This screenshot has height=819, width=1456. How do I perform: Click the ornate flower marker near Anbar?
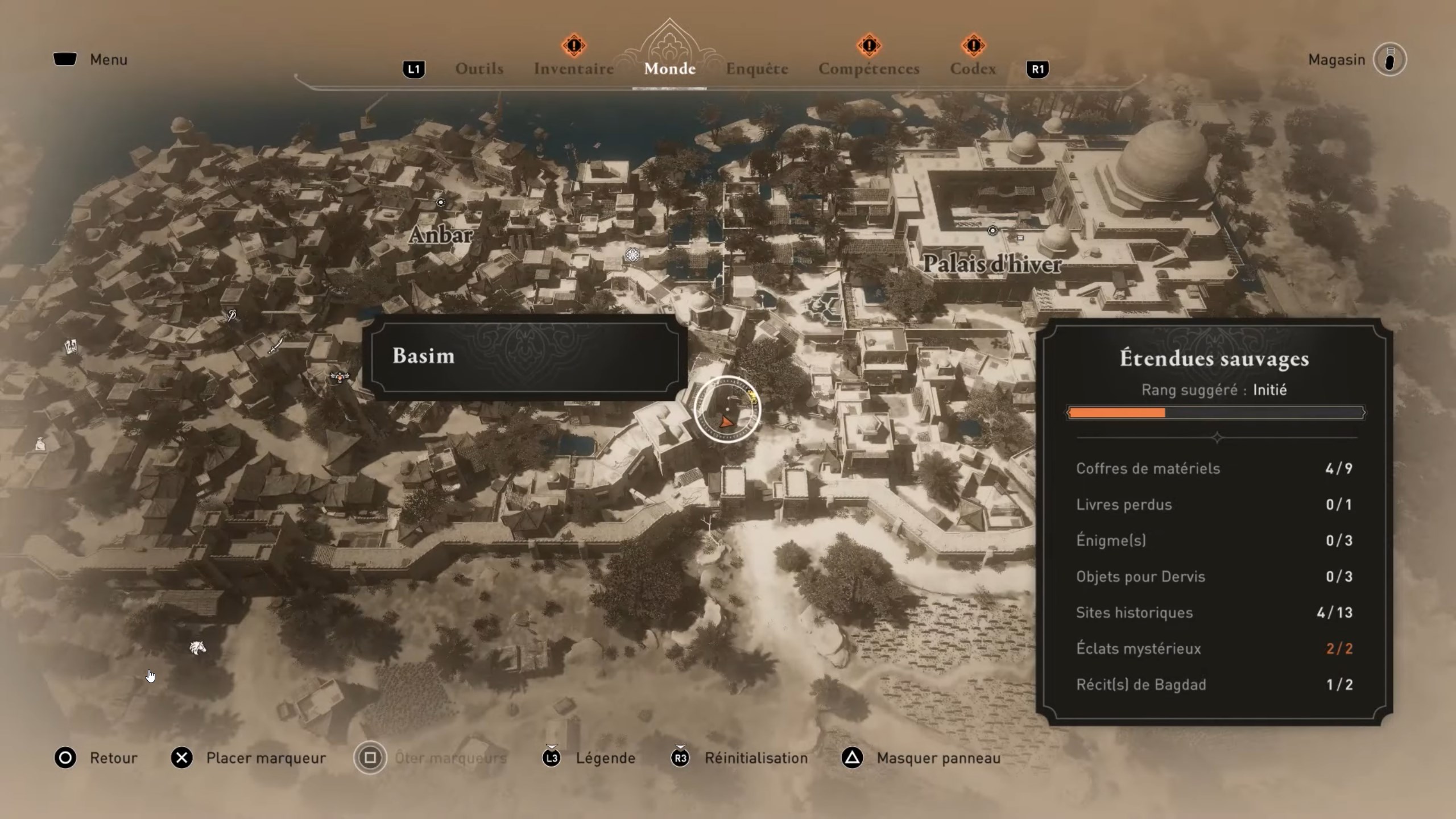(x=632, y=254)
